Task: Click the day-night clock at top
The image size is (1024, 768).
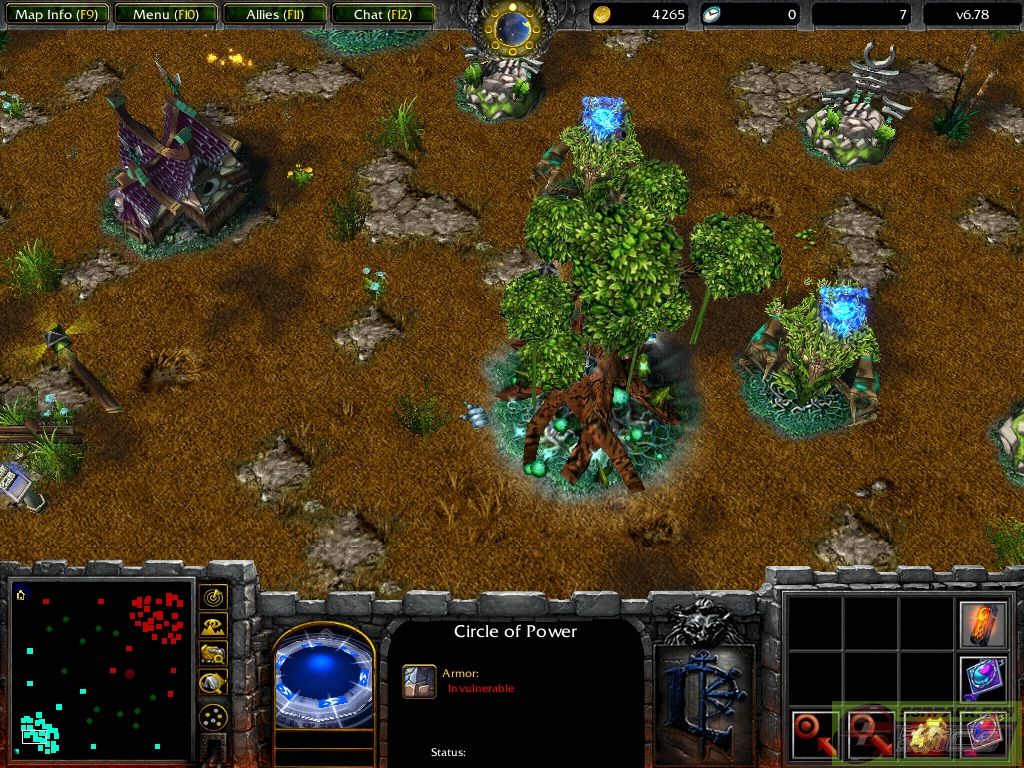Action: click(x=513, y=29)
